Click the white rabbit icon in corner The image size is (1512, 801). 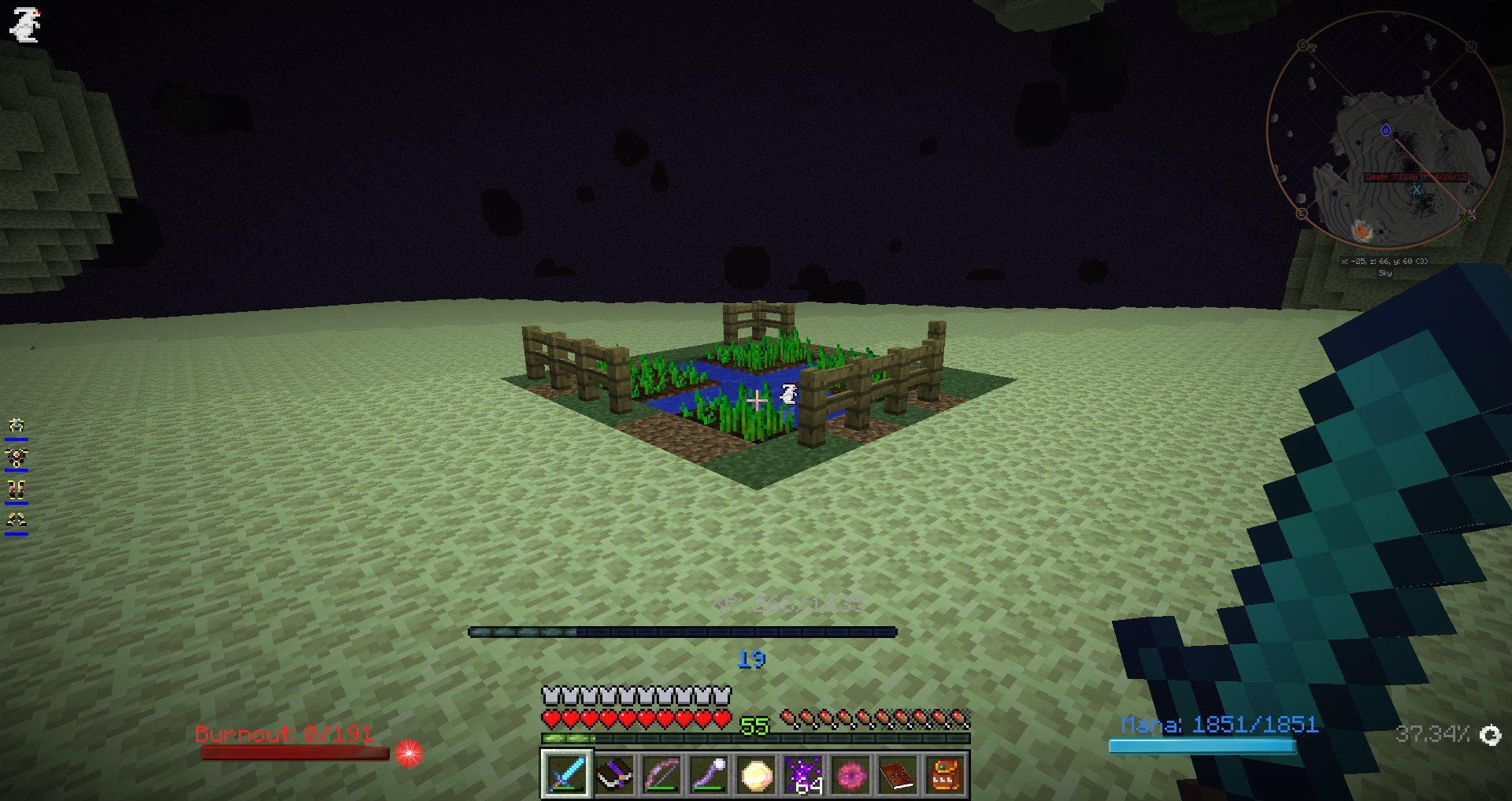click(x=25, y=24)
